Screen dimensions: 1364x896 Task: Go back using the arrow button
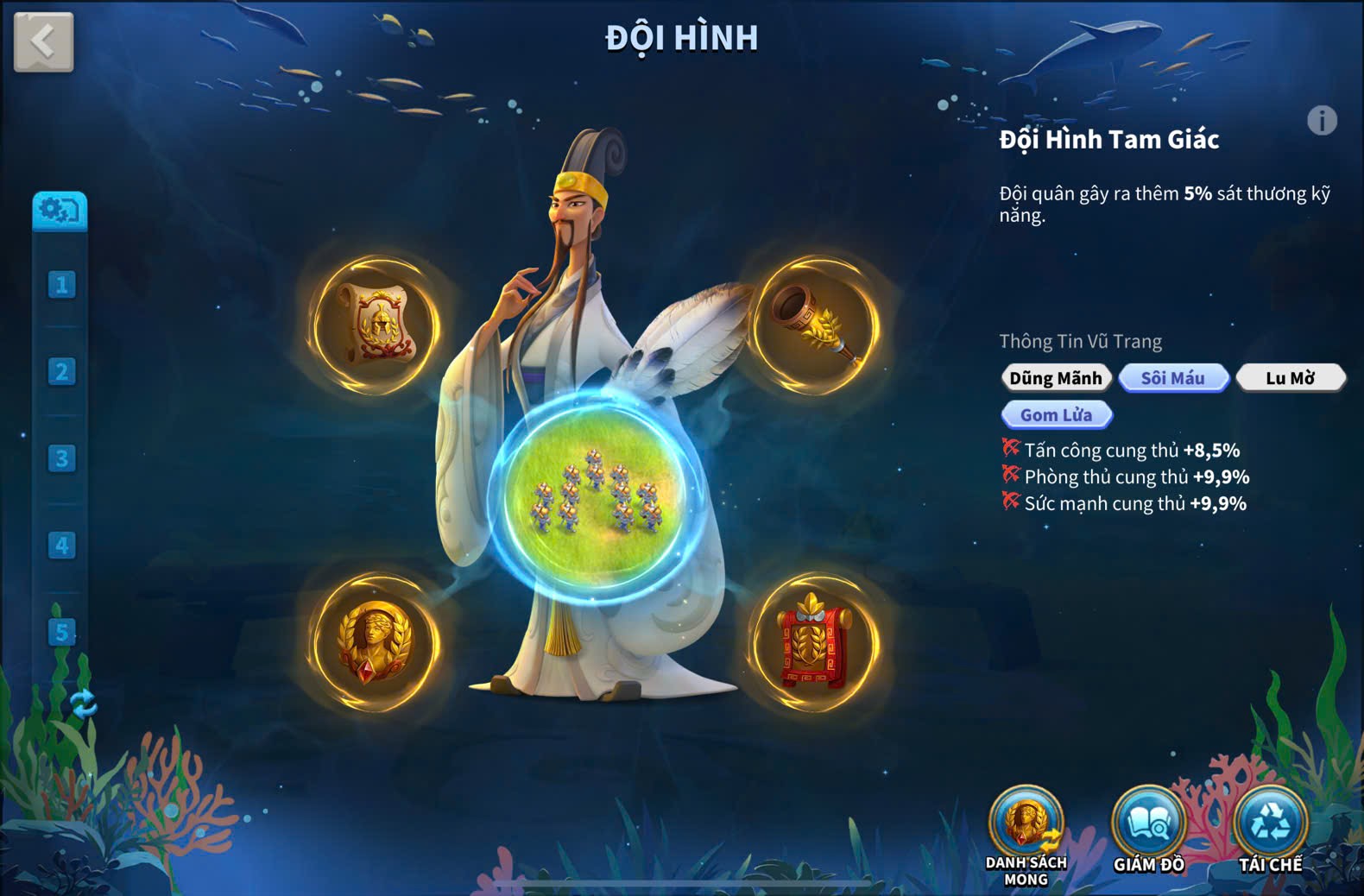coord(43,41)
